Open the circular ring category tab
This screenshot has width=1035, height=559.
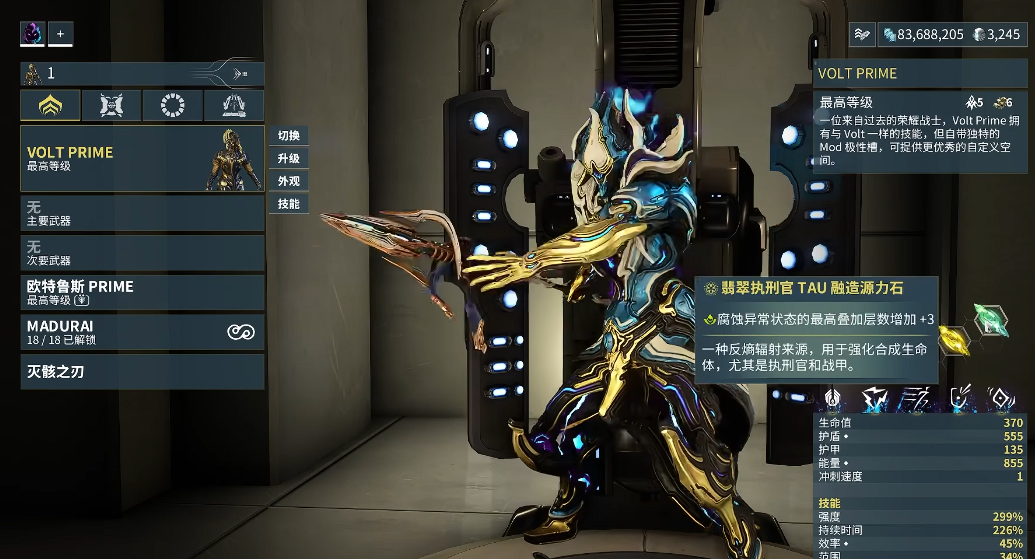coord(172,105)
